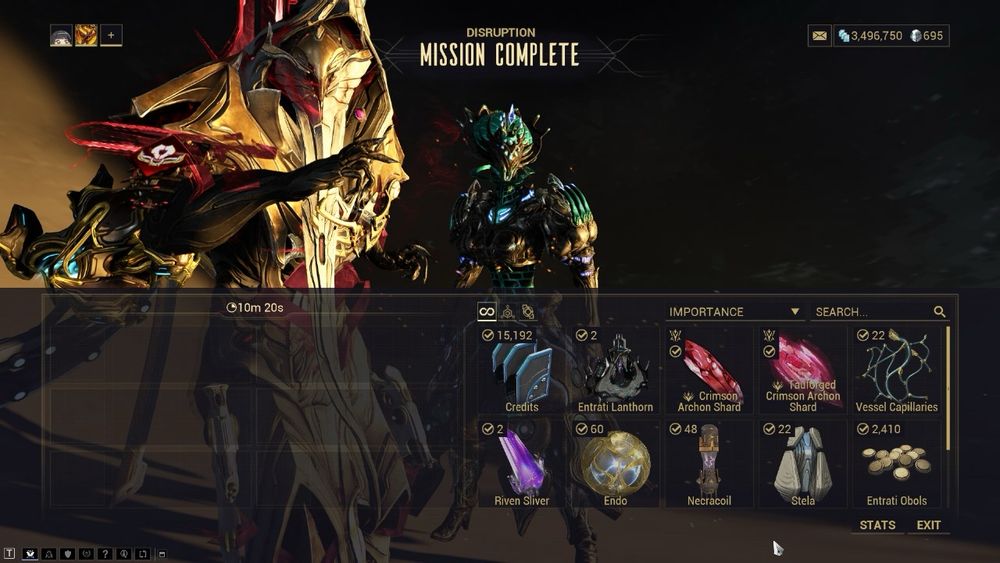
Task: Select the Endo reward tile
Action: click(615, 464)
